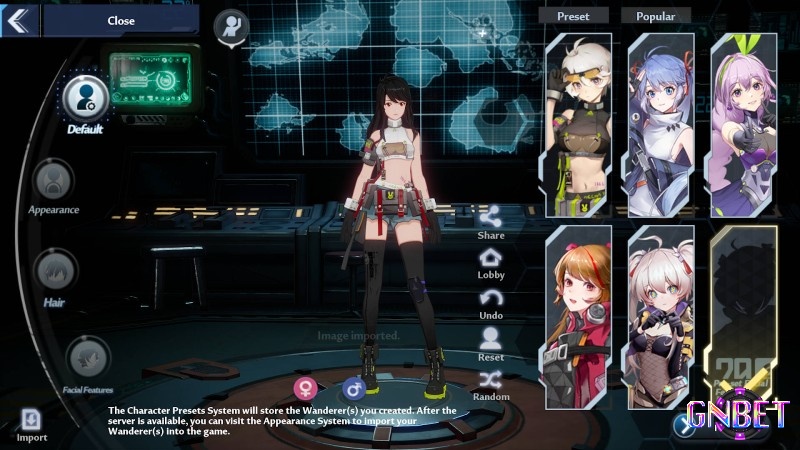Viewport: 800px width, 450px height.
Task: Undo the last change
Action: pyautogui.click(x=491, y=298)
